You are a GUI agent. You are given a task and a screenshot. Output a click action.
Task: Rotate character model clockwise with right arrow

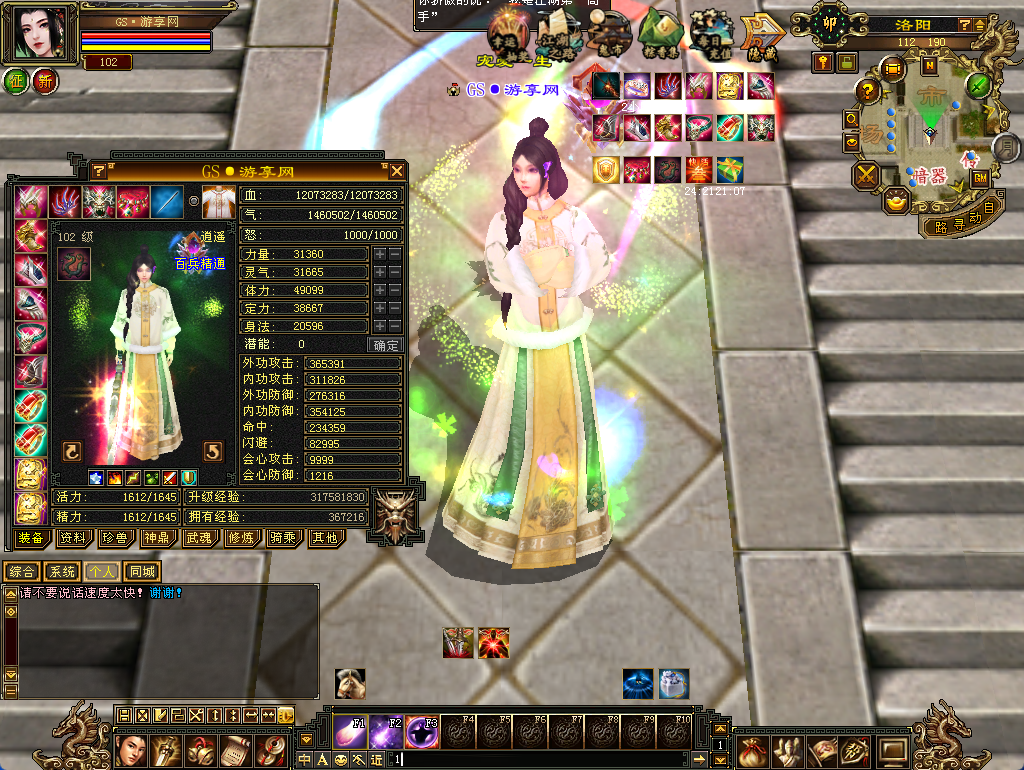[x=212, y=450]
